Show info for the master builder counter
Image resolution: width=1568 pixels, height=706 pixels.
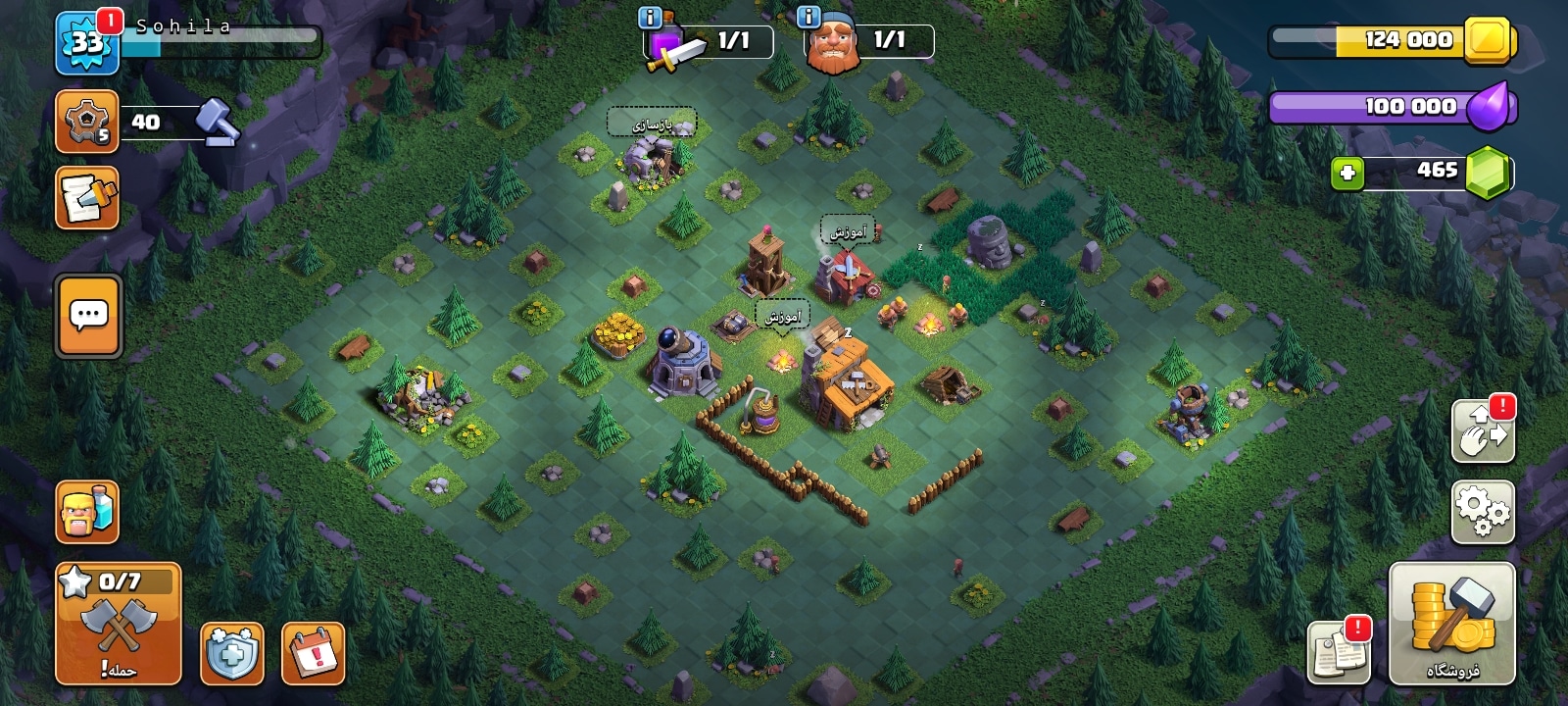808,18
